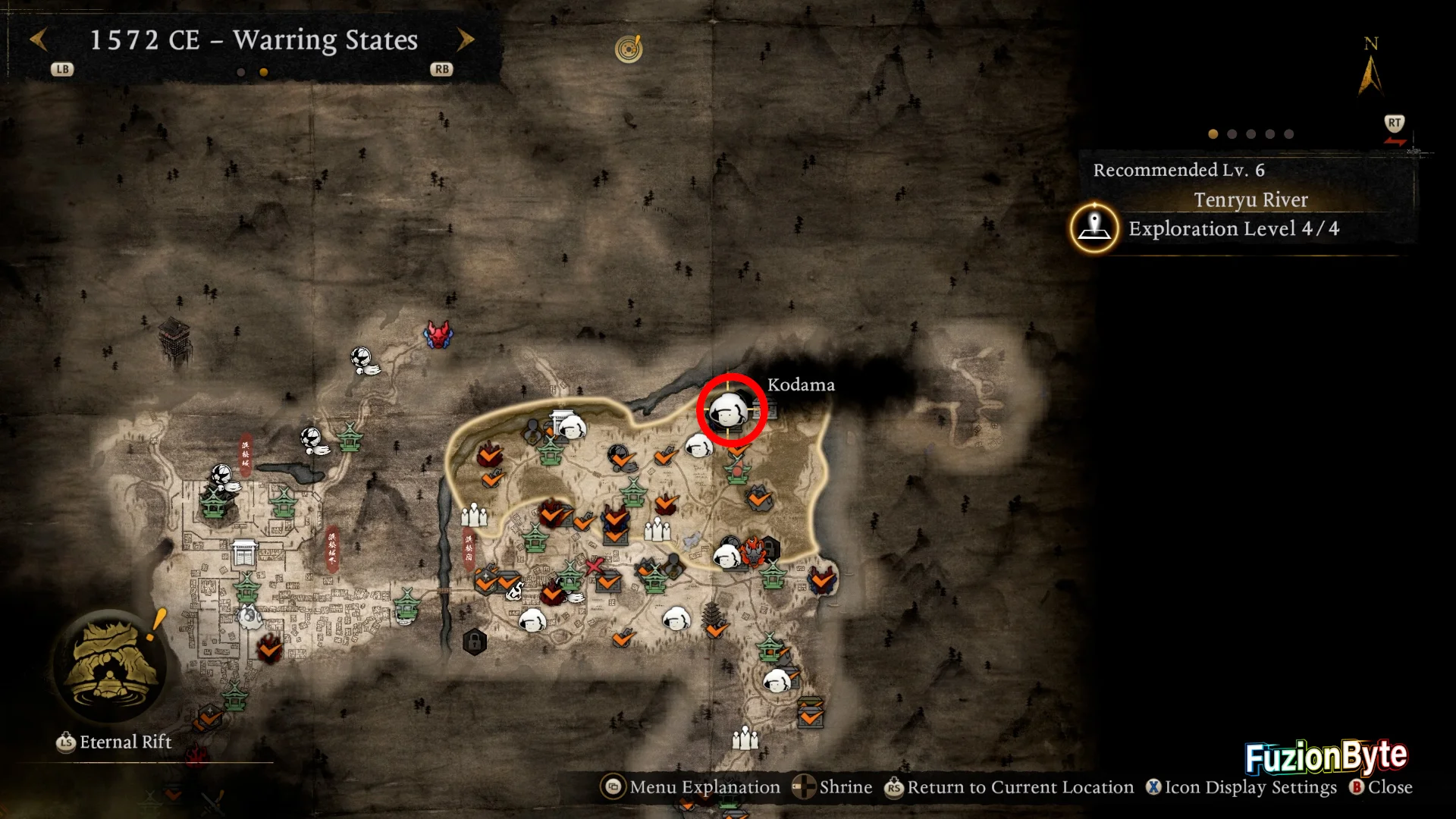Screen dimensions: 1456x819
Task: Go to the previous era with the left arrow
Action: tap(39, 39)
